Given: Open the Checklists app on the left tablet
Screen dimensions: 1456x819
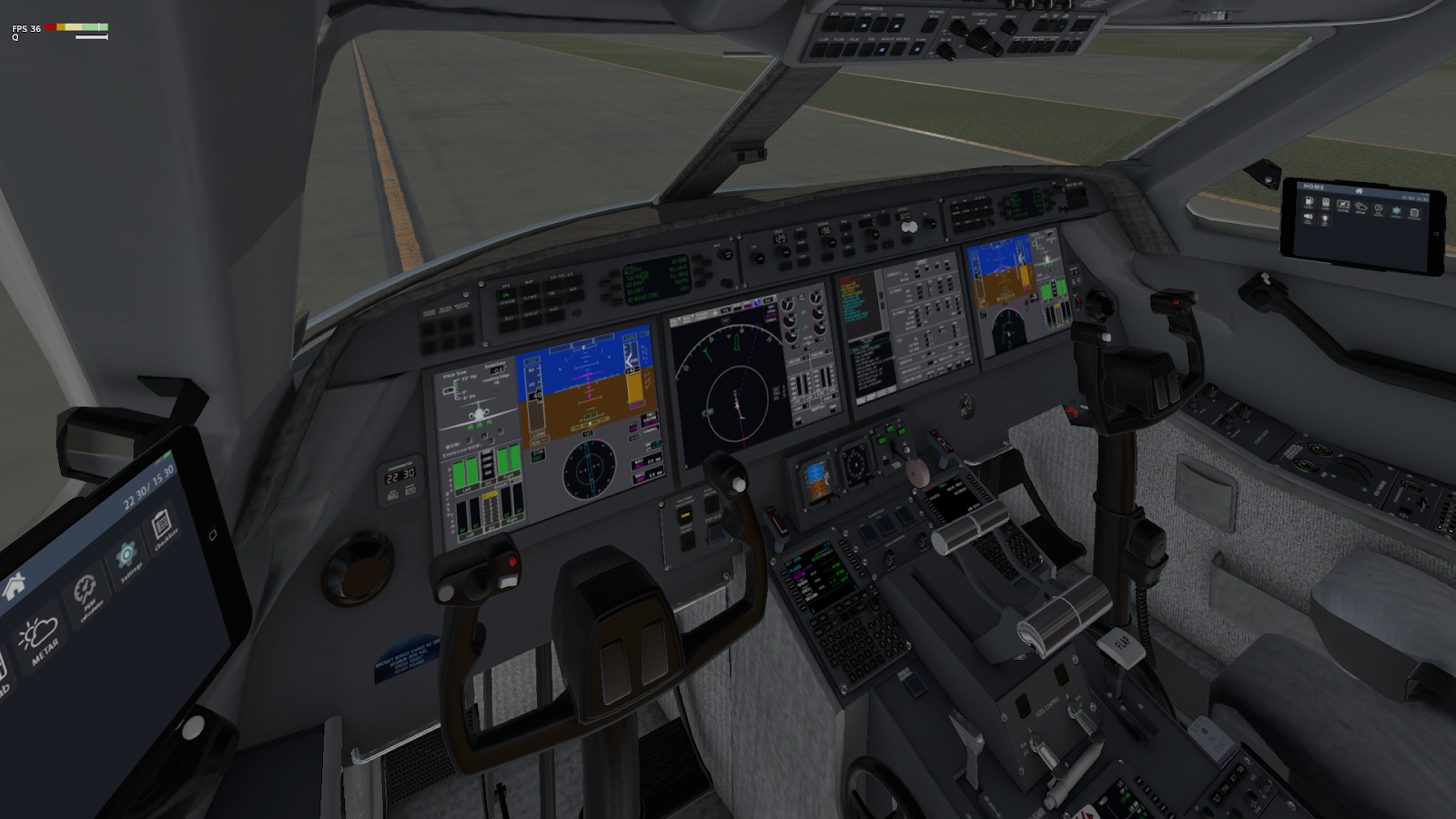Looking at the screenshot, I should click(x=162, y=523).
